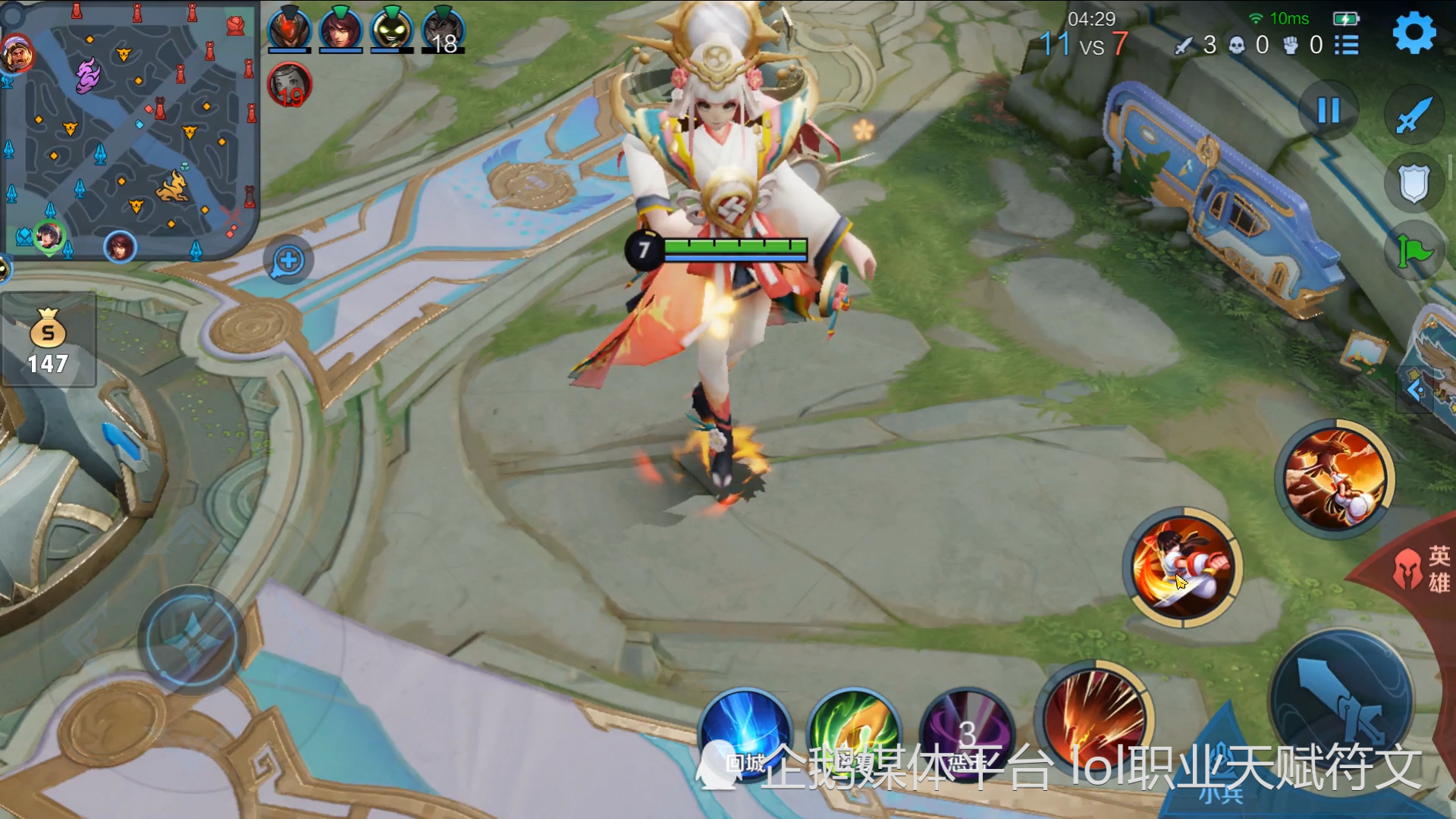Tap the virtual movement joystick
Image resolution: width=1456 pixels, height=819 pixels.
coord(191,639)
